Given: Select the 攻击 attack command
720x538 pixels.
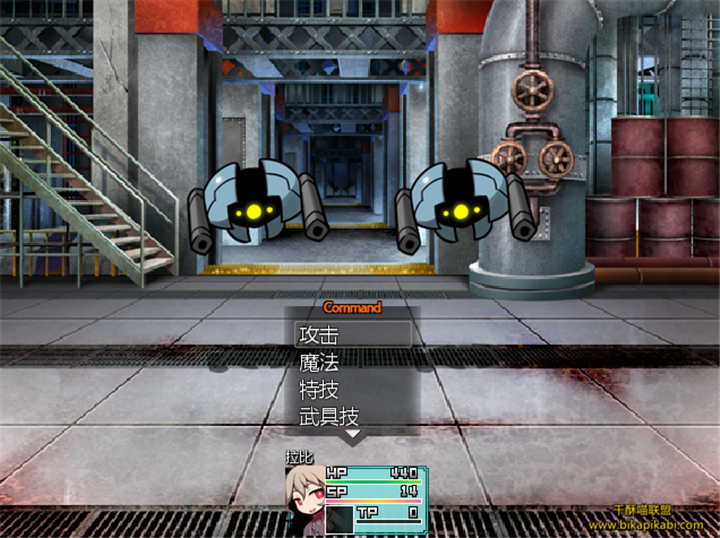Looking at the screenshot, I should (x=352, y=335).
